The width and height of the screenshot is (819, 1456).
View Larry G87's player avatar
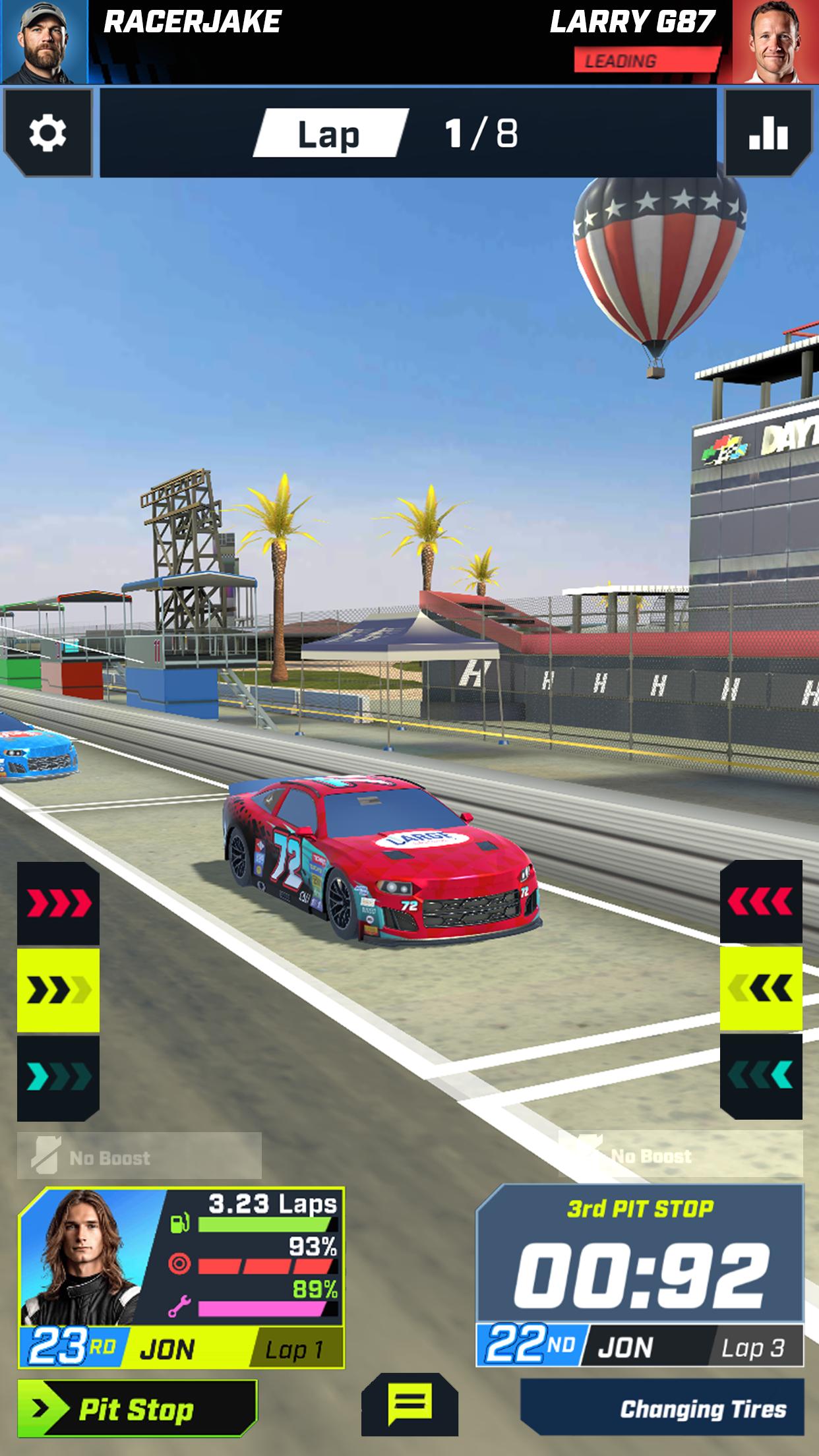click(x=775, y=42)
